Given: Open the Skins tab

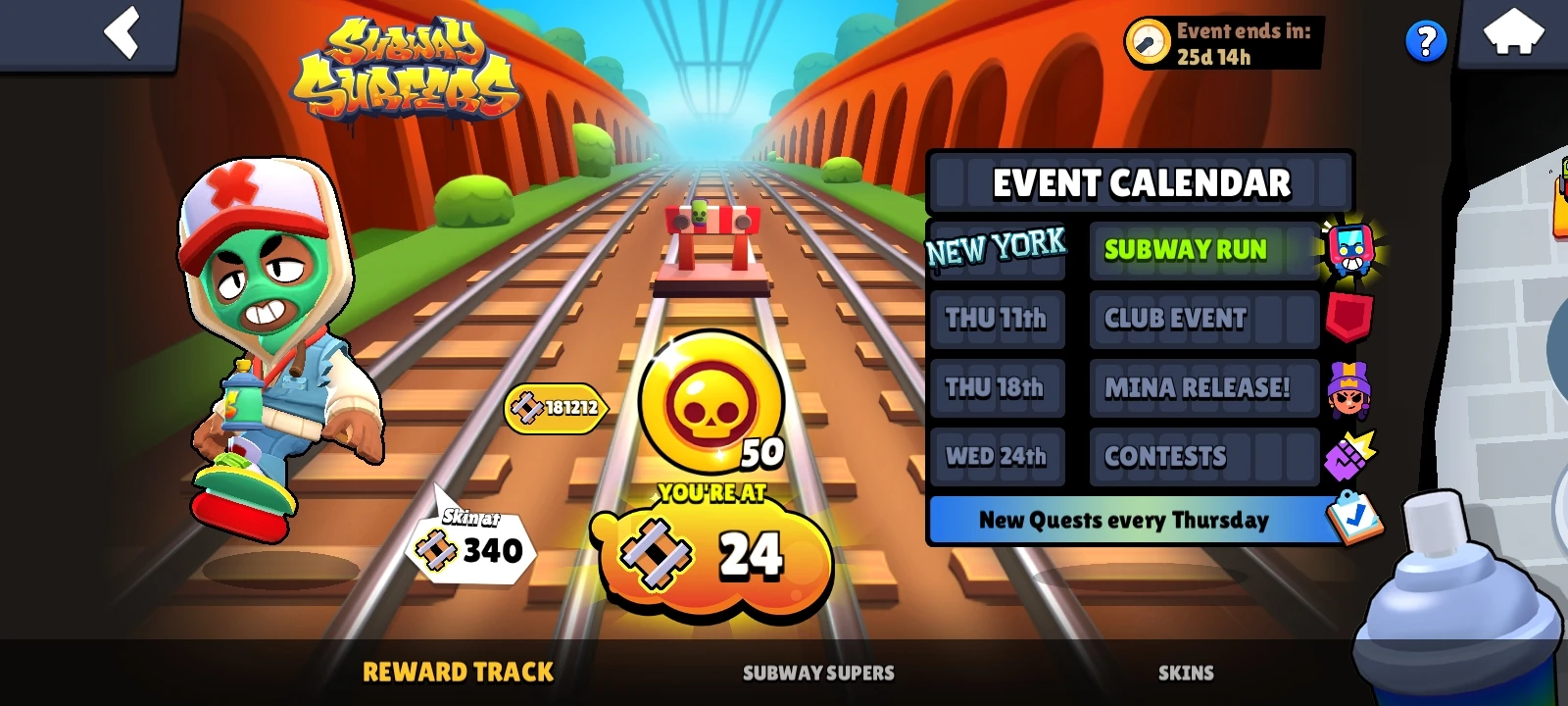Looking at the screenshot, I should tap(1187, 673).
